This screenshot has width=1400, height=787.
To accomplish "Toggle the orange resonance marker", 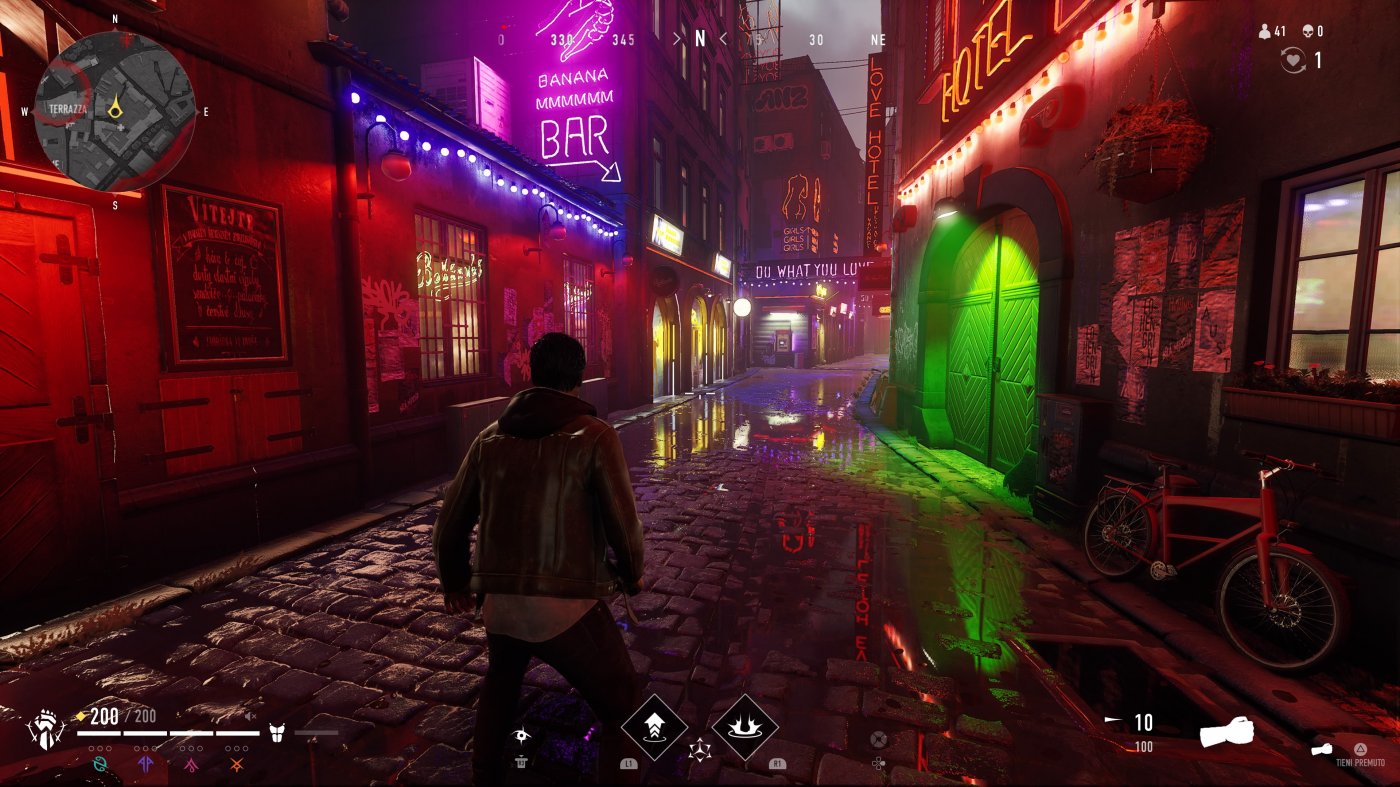I will (237, 765).
